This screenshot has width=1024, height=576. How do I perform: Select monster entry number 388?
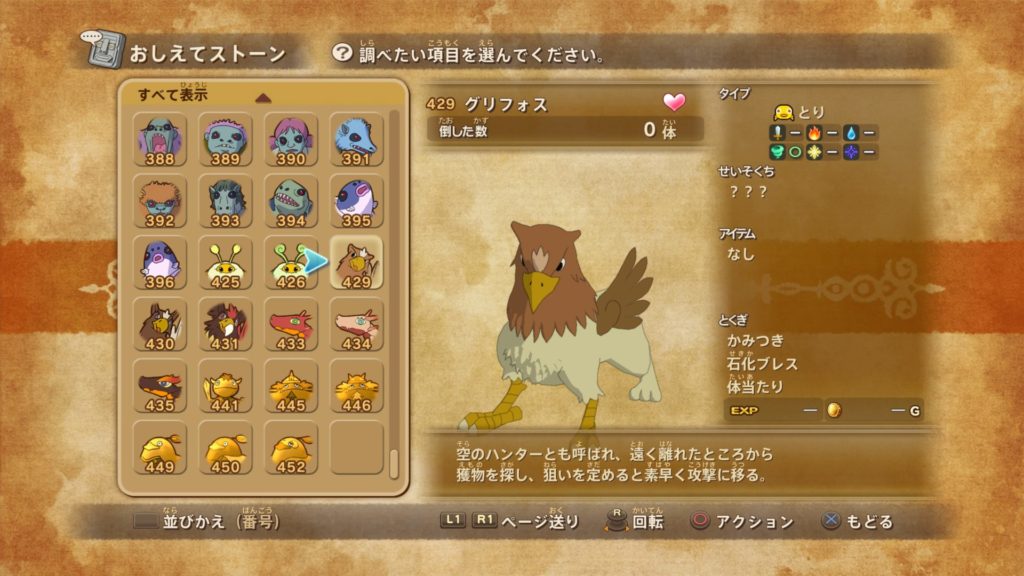click(x=160, y=140)
